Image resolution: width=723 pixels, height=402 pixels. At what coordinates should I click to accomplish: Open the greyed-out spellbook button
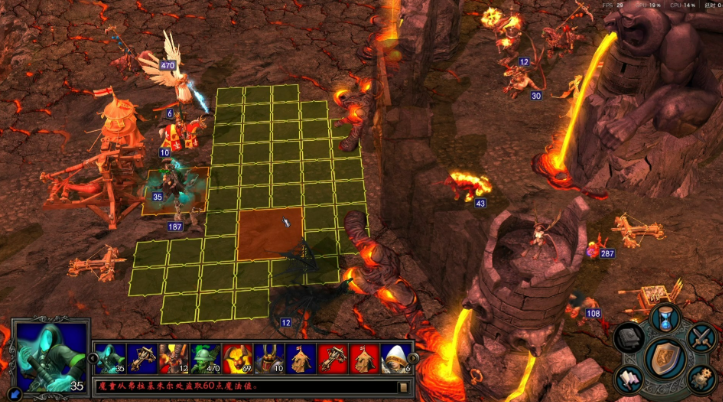tap(627, 337)
